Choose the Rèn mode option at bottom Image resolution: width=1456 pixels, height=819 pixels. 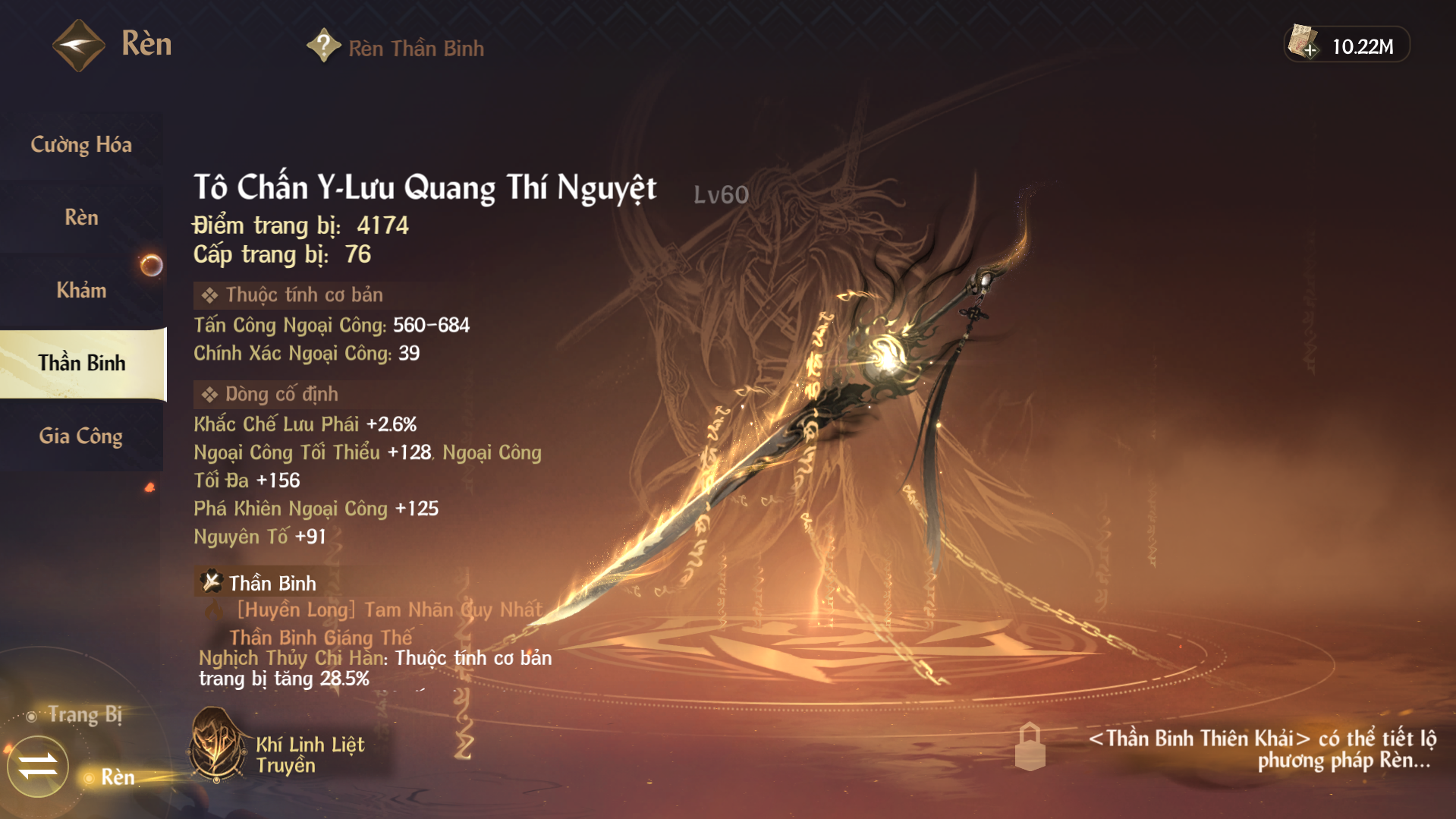coord(116,777)
